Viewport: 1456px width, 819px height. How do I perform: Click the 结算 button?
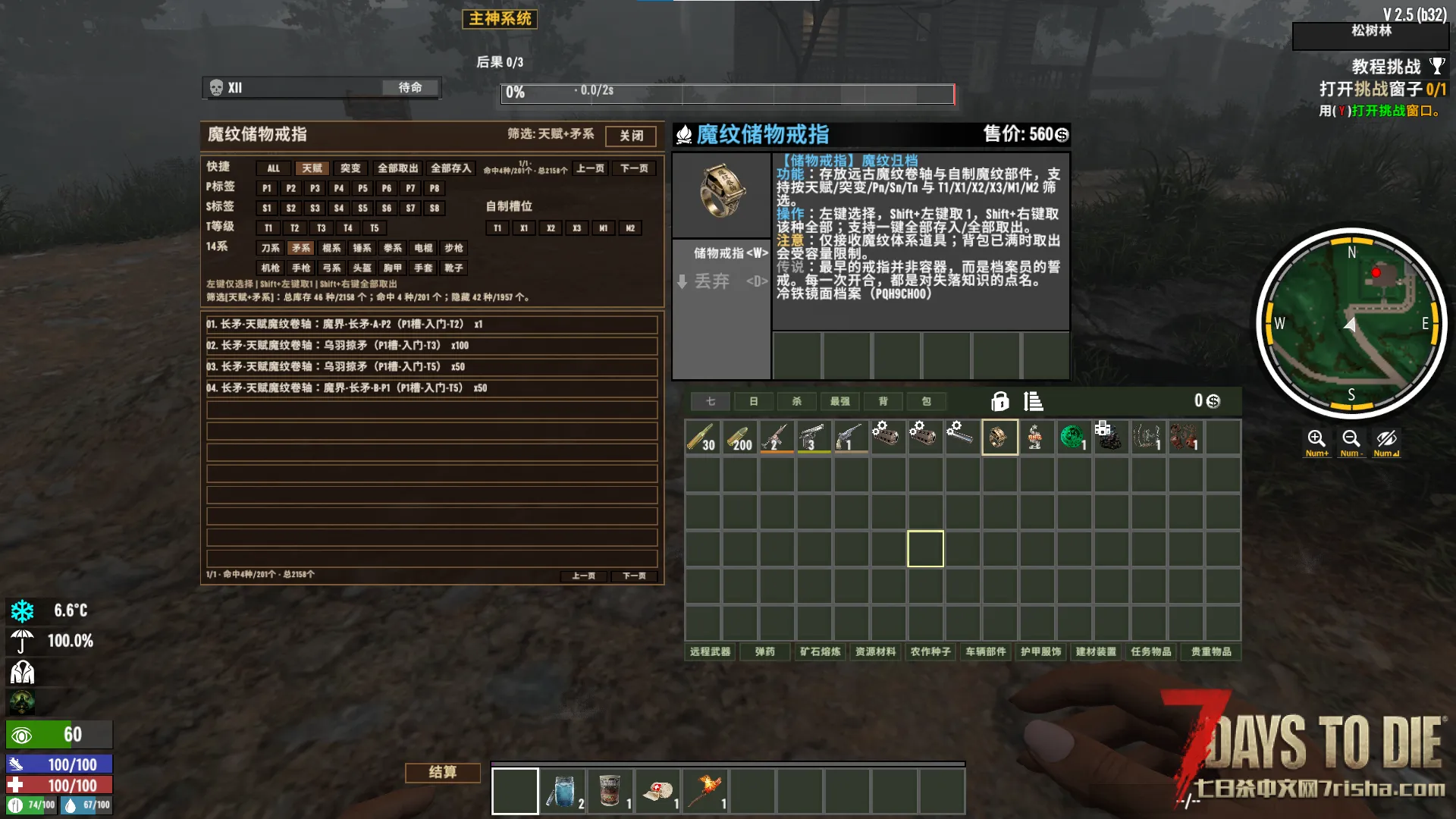click(443, 772)
